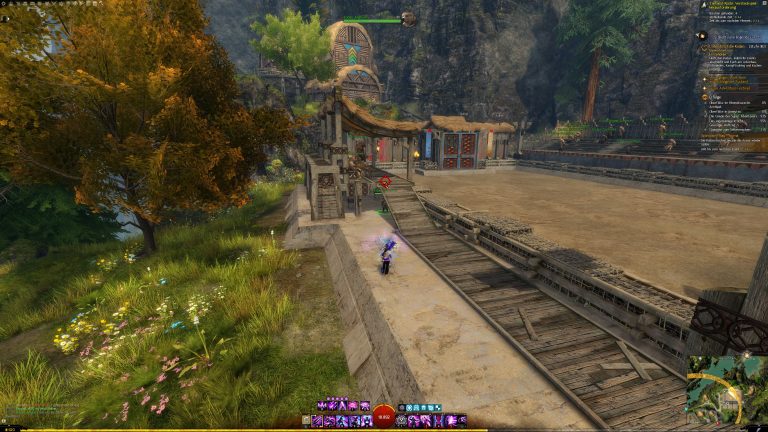Select the targeted enemy's portrait at top
768x432 pixels.
(x=408, y=18)
